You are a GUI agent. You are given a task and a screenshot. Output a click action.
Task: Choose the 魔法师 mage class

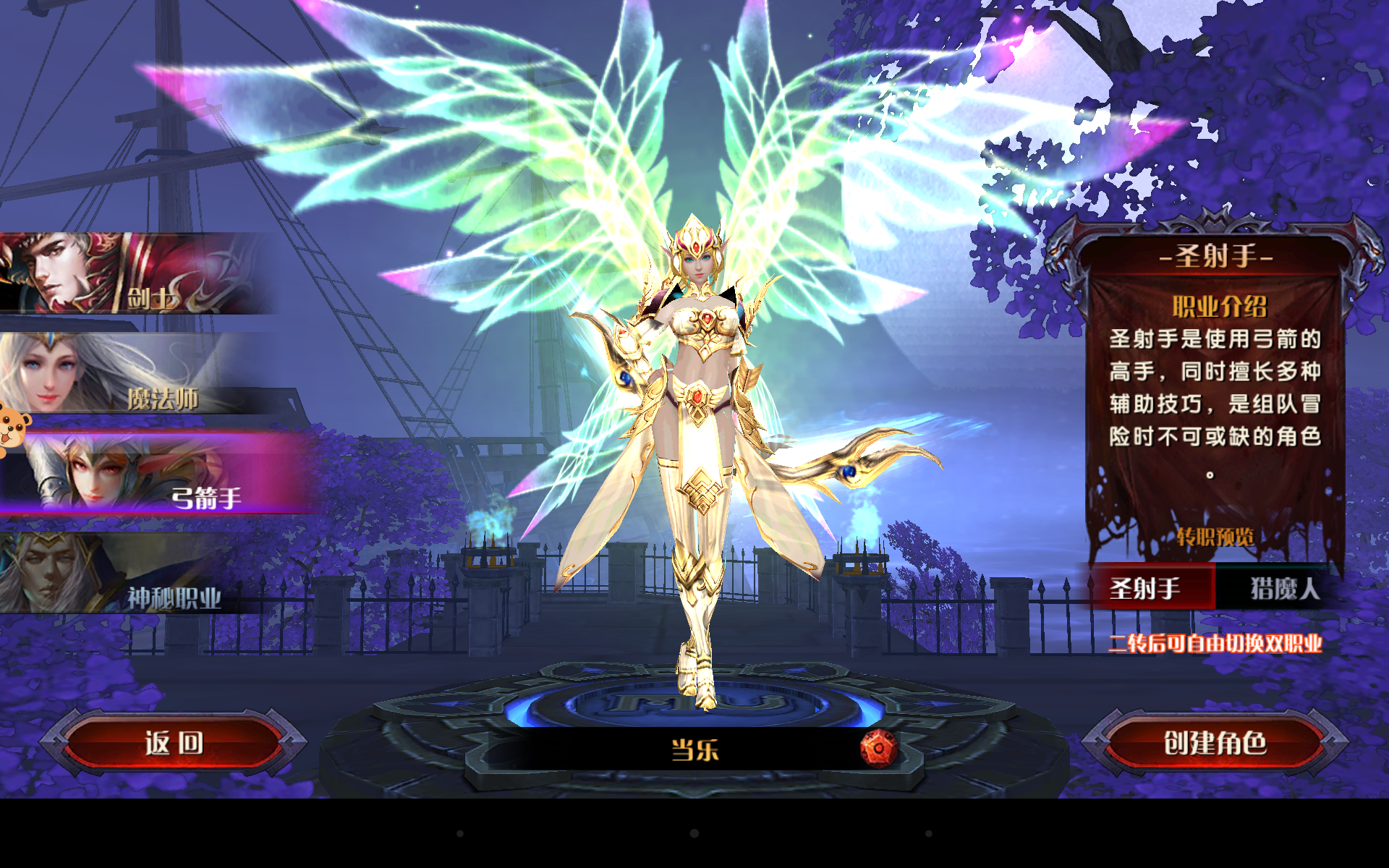137,374
